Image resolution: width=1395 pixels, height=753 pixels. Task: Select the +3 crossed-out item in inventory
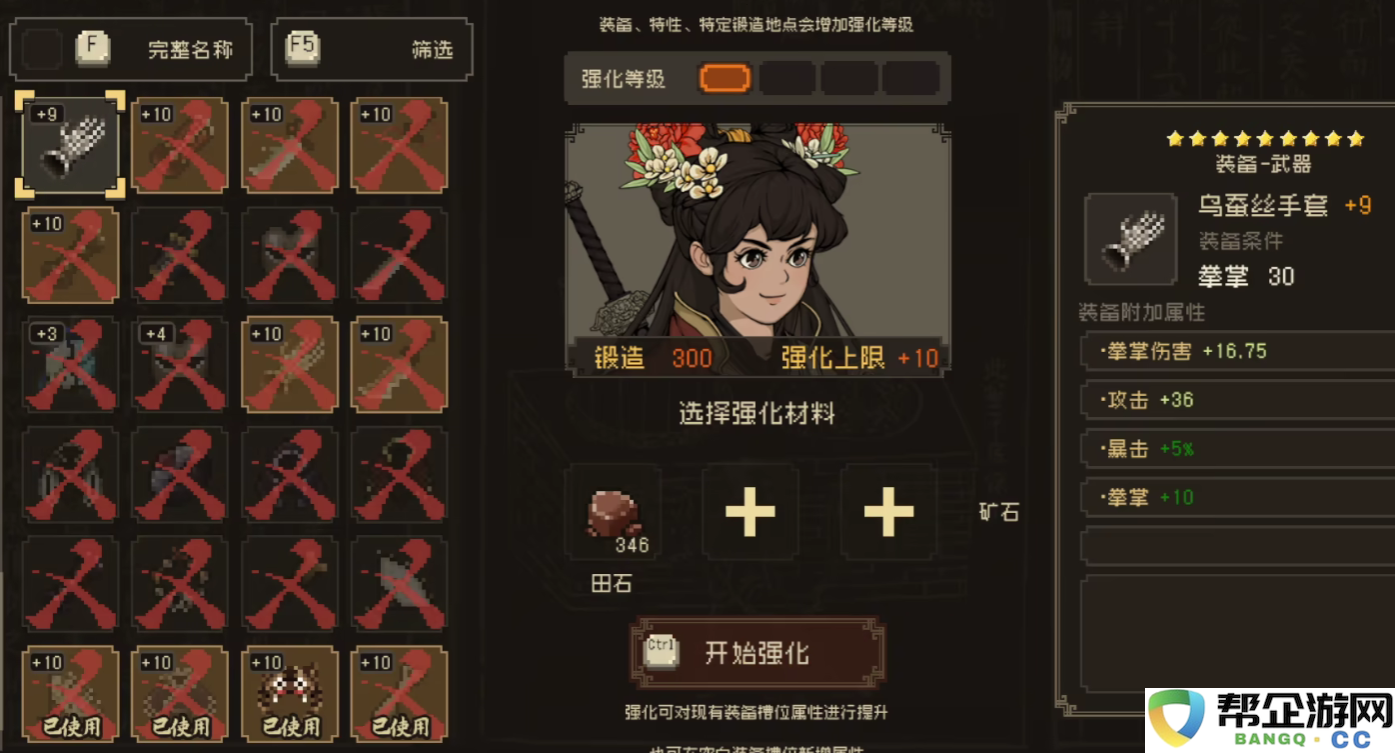(70, 365)
